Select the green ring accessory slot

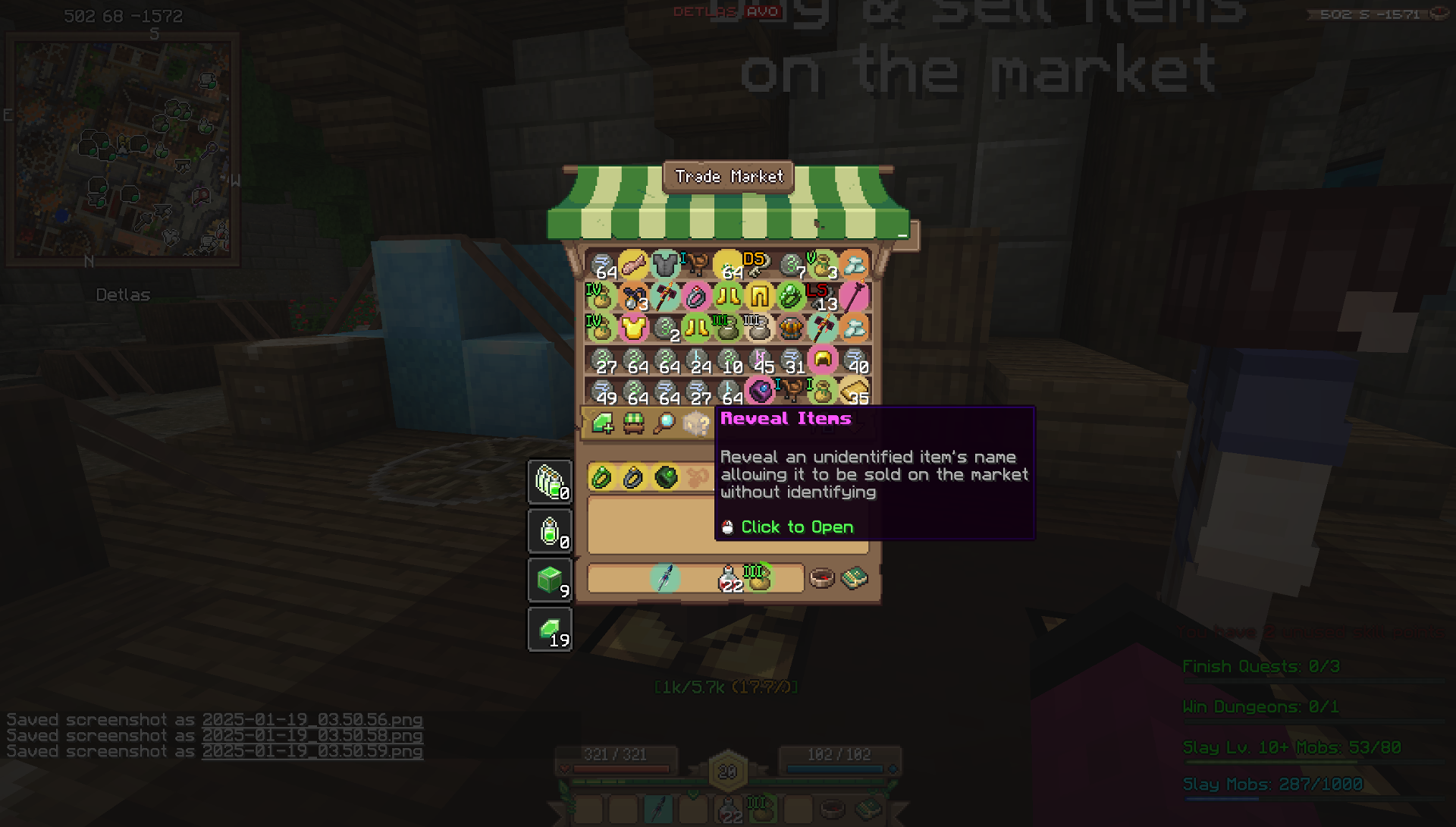tap(601, 477)
